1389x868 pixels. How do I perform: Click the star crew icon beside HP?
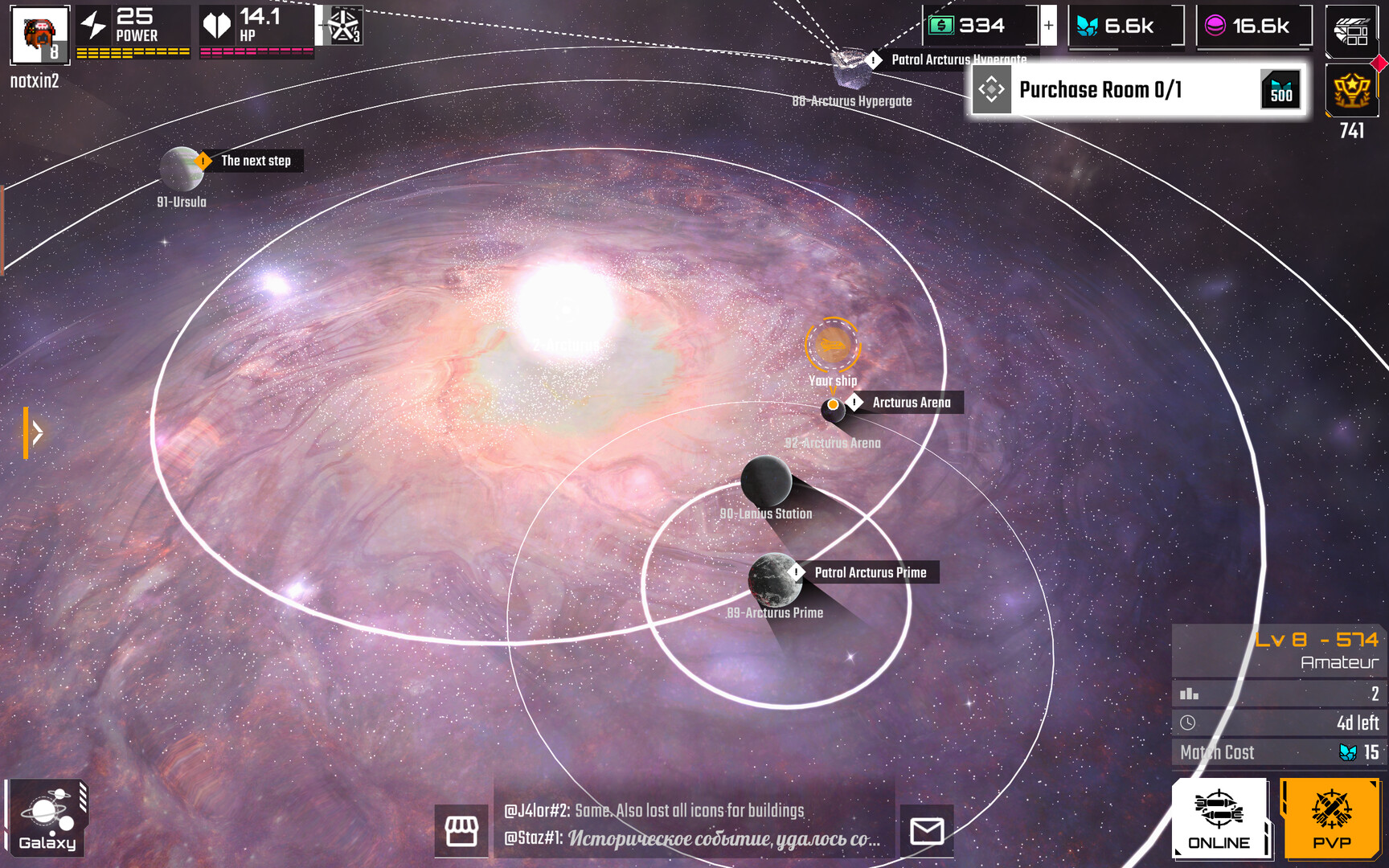(x=345, y=26)
